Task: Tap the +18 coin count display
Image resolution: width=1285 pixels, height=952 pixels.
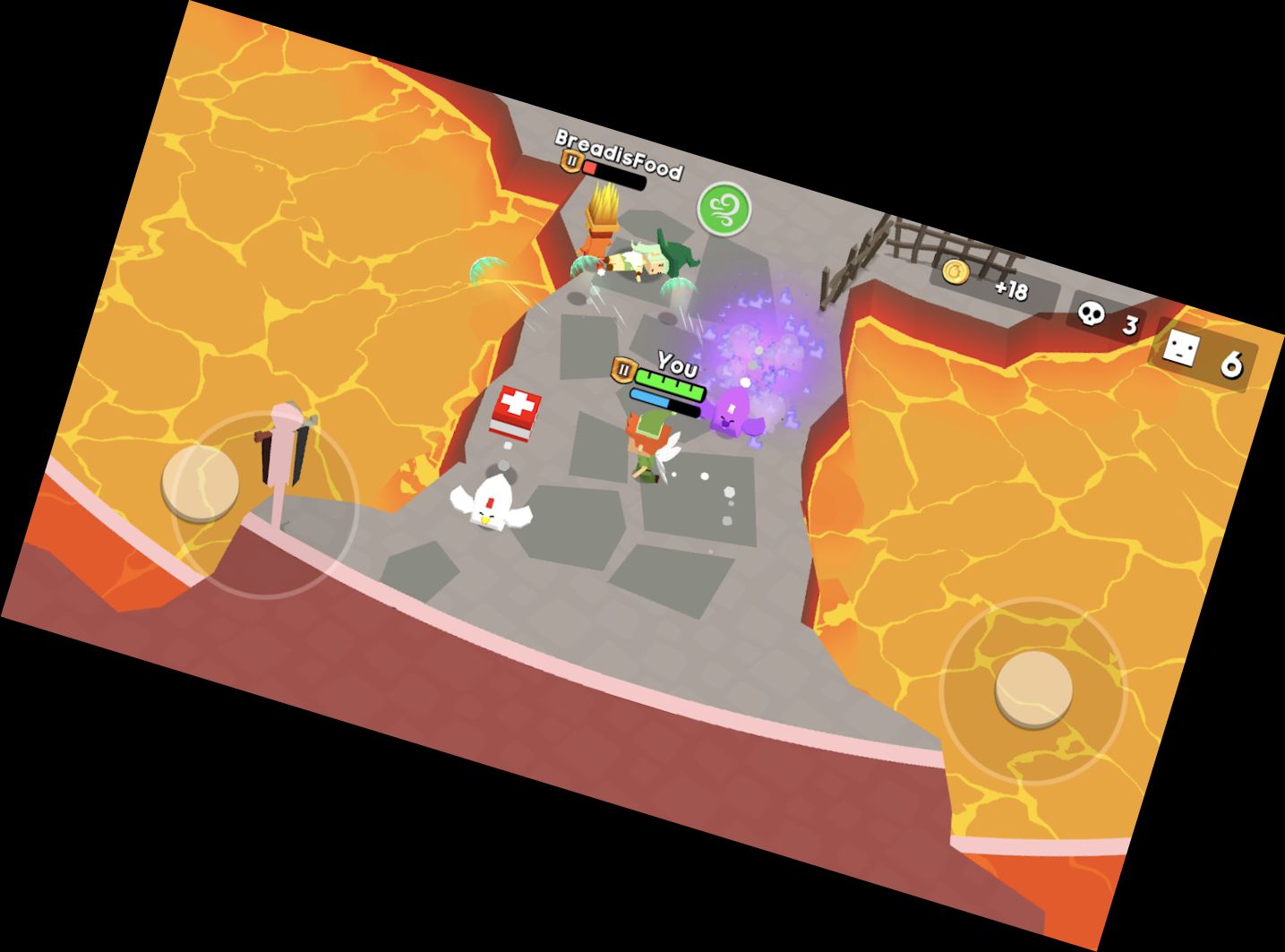Action: 1011,291
